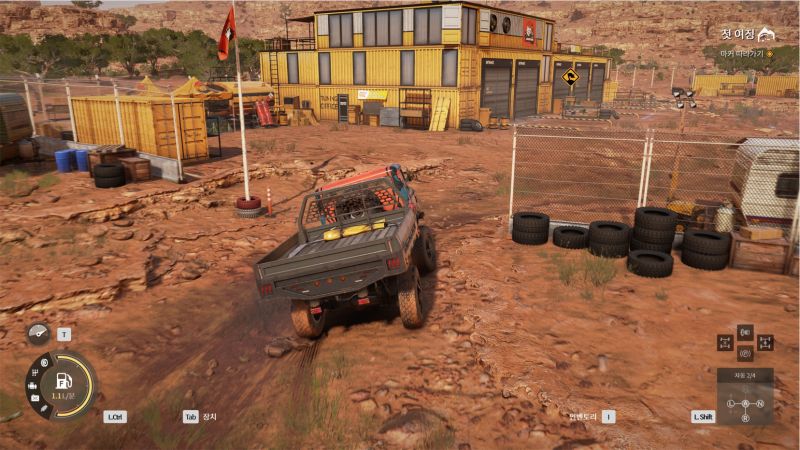Image resolution: width=800 pixels, height=450 pixels.
Task: Choose the L low gear on shifter
Action: click(x=731, y=403)
